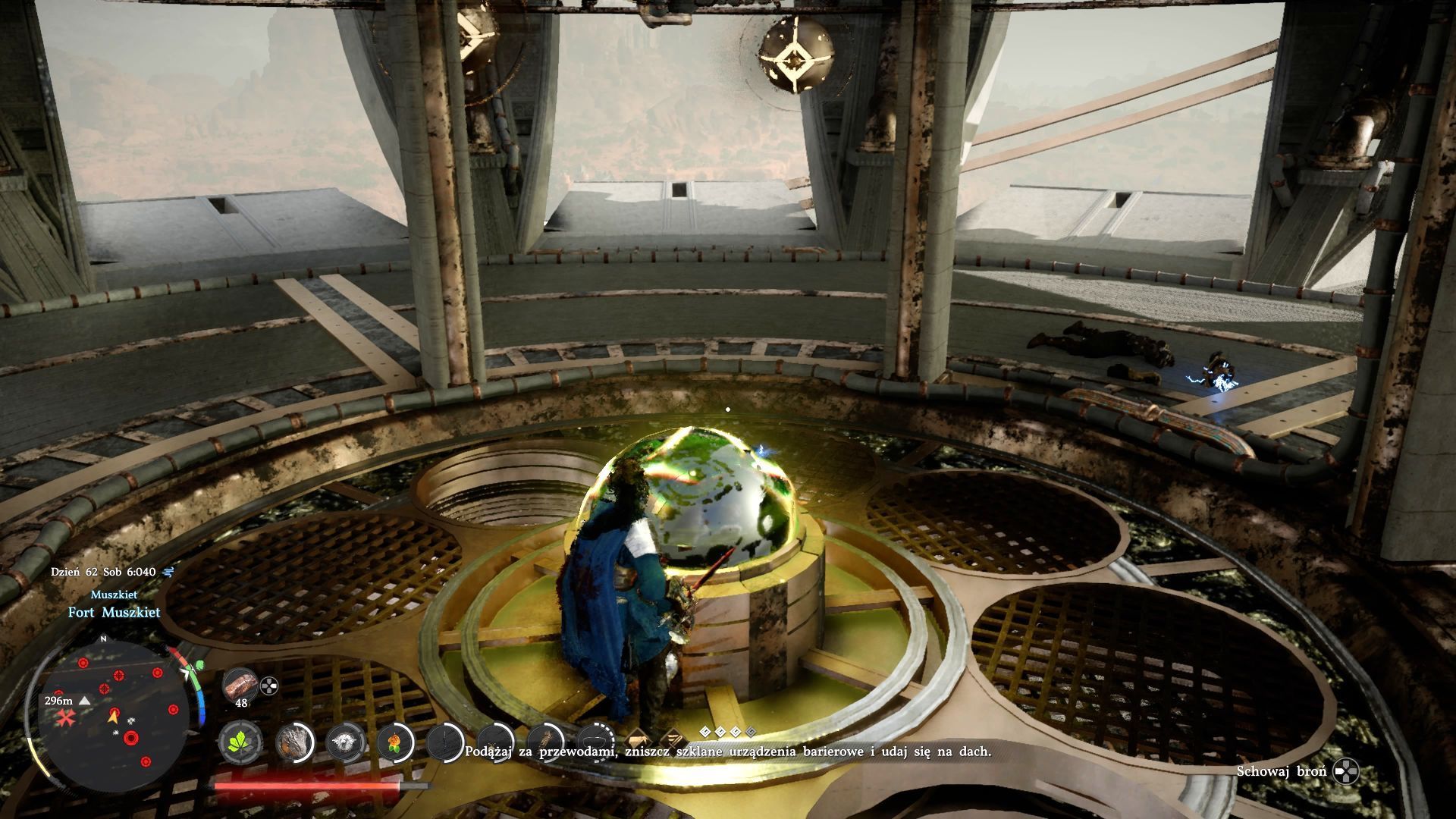Click the large red target minimap marker
The width and height of the screenshot is (1456, 819).
point(133,737)
